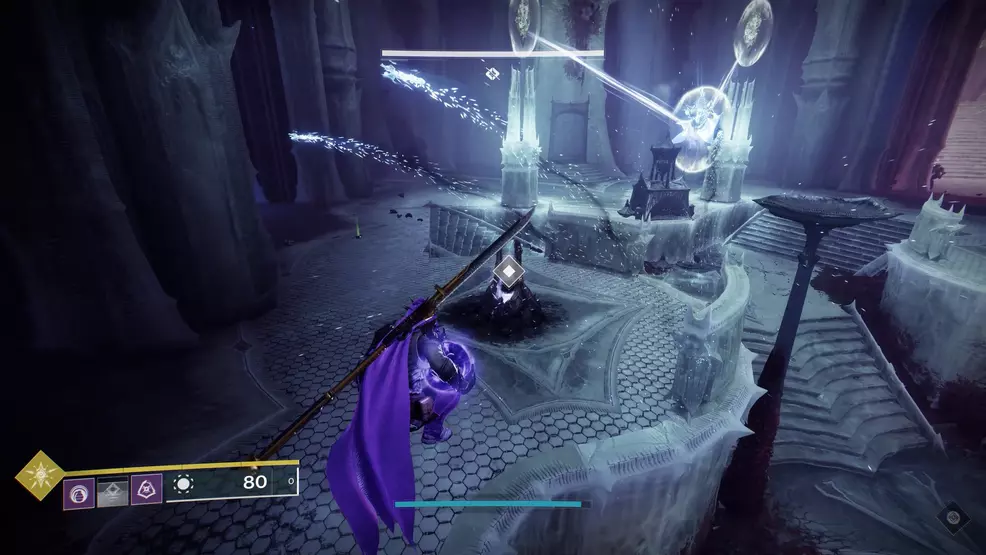Select the white diamond objective marker

click(509, 270)
